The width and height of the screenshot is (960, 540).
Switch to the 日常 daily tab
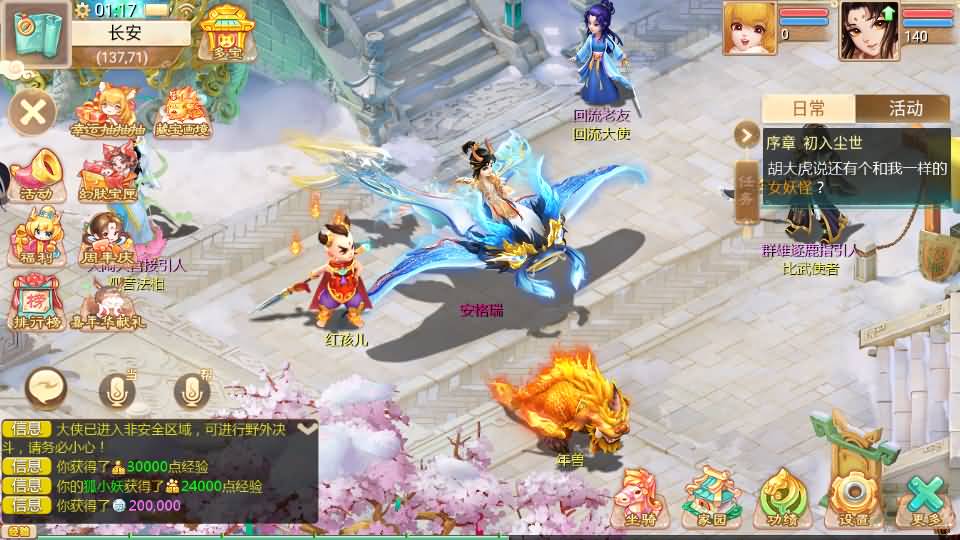(808, 109)
